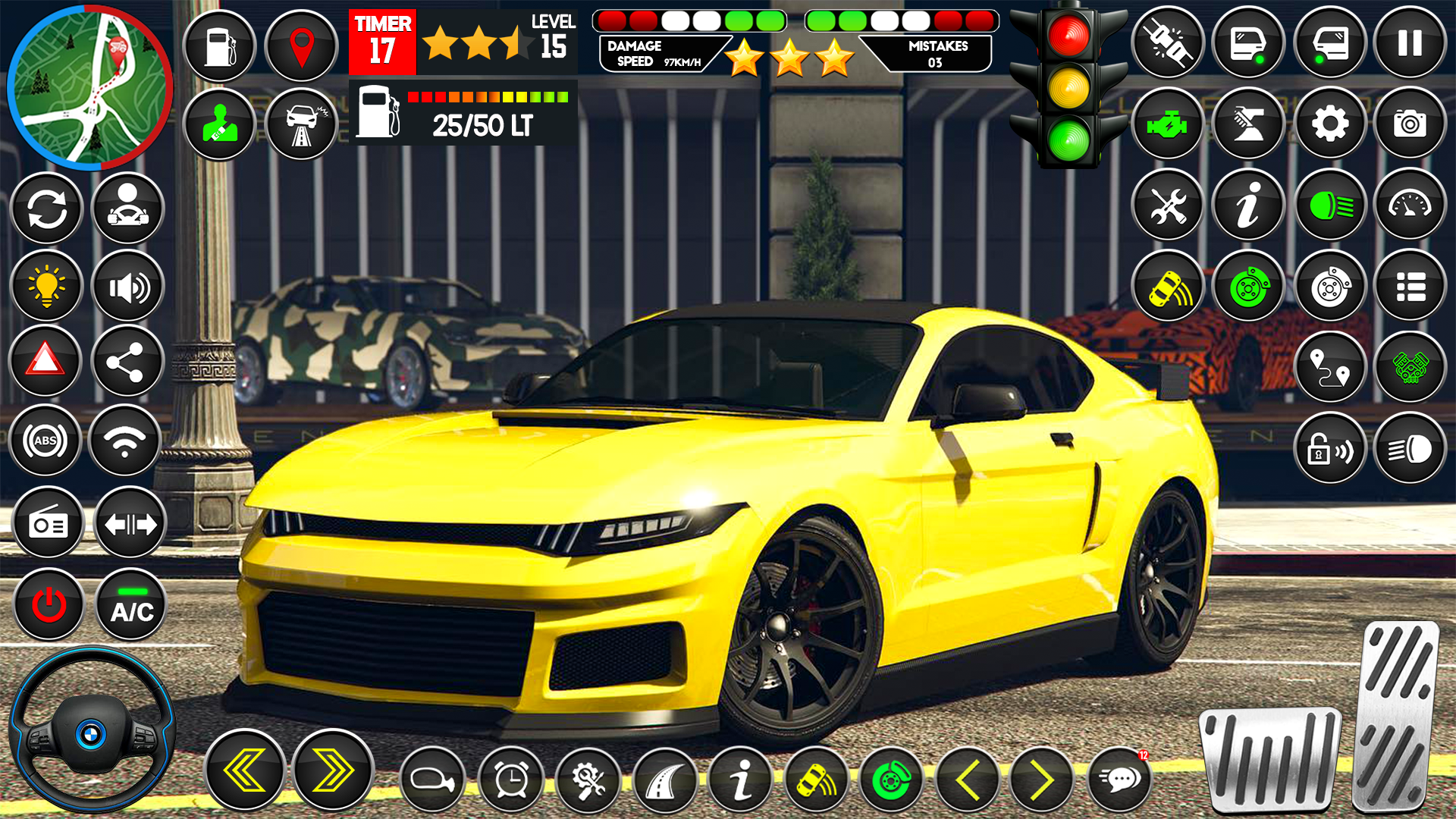Select the map pin location icon

pyautogui.click(x=303, y=42)
